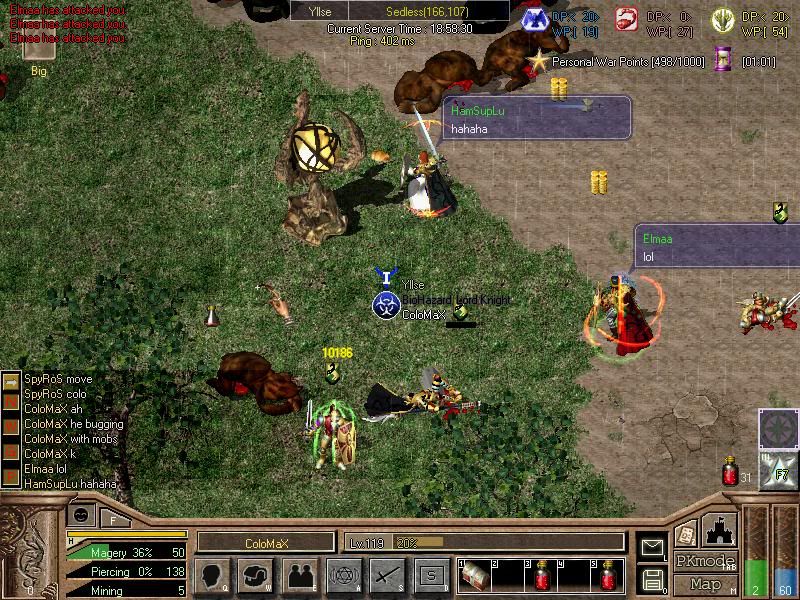Click the S button on the bar
Image resolution: width=800 pixels, height=600 pixels.
point(431,575)
